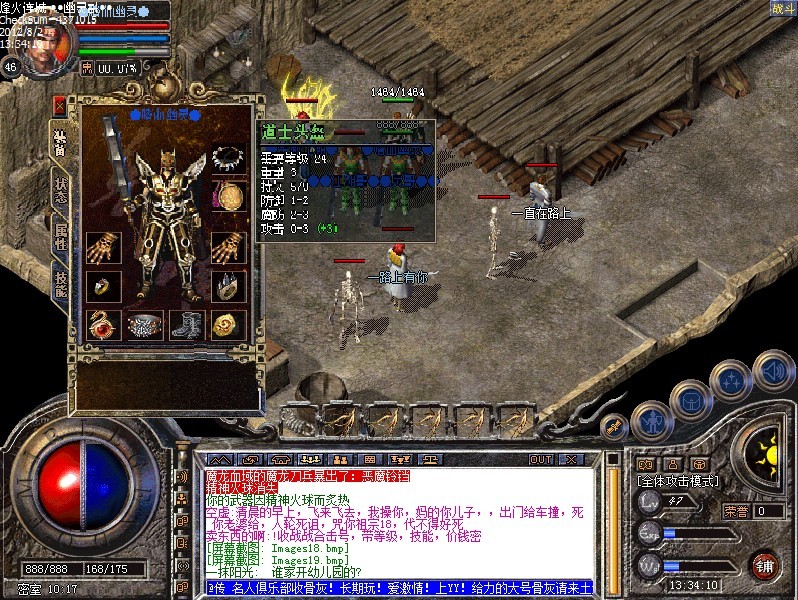Viewport: 798px width, 600px height.
Task: Click the character portrait avatar
Action: click(x=48, y=45)
